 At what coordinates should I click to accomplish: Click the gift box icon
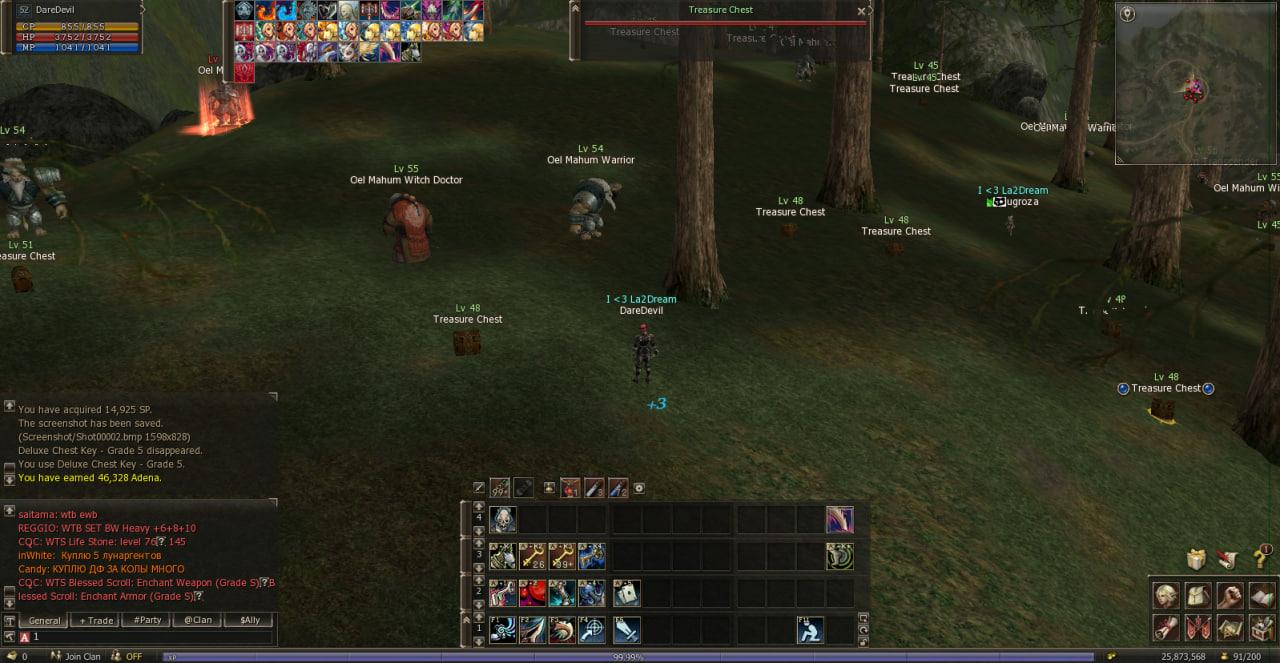1197,558
